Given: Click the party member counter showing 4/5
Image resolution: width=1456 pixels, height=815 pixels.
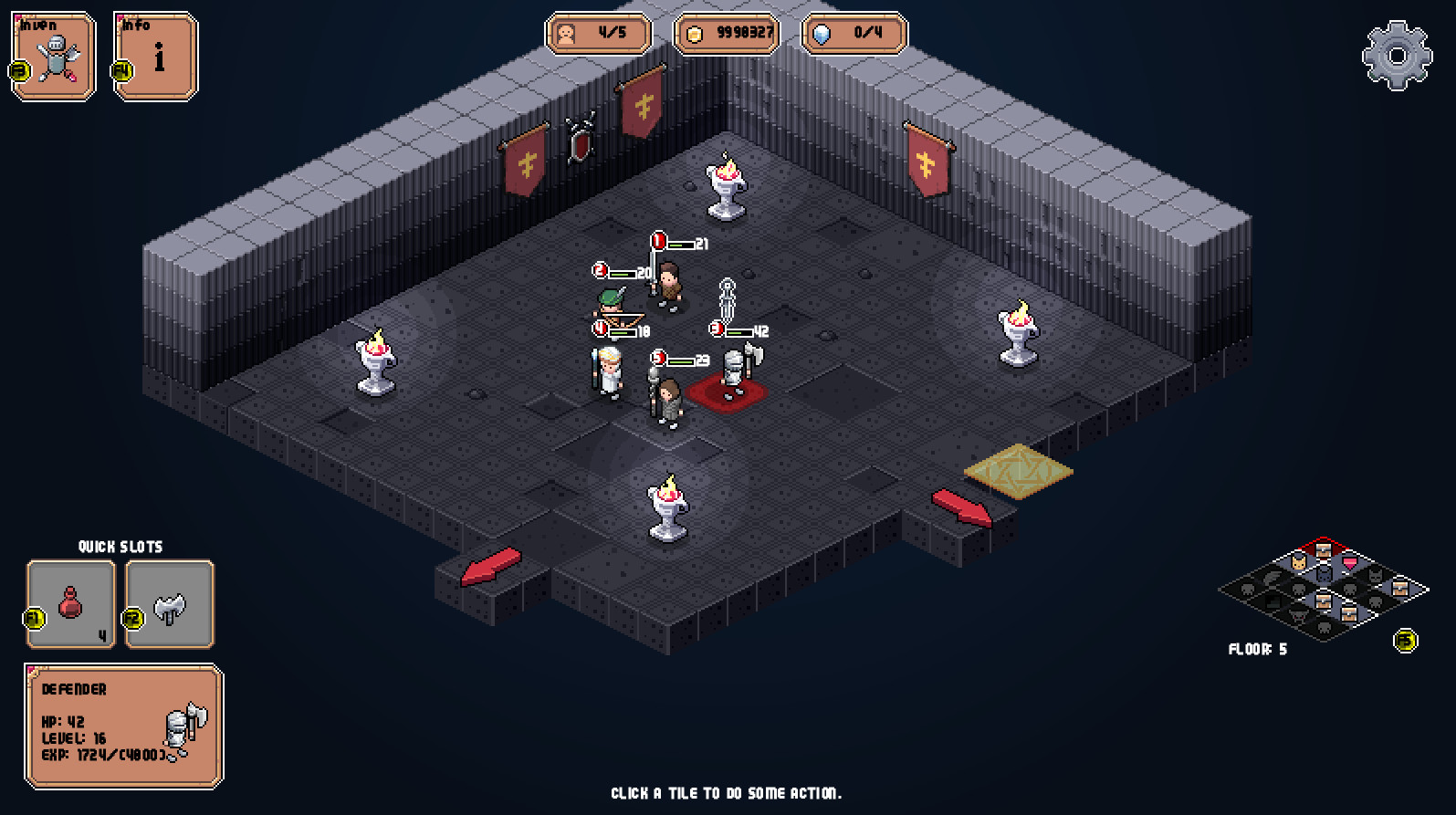Looking at the screenshot, I should point(598,34).
